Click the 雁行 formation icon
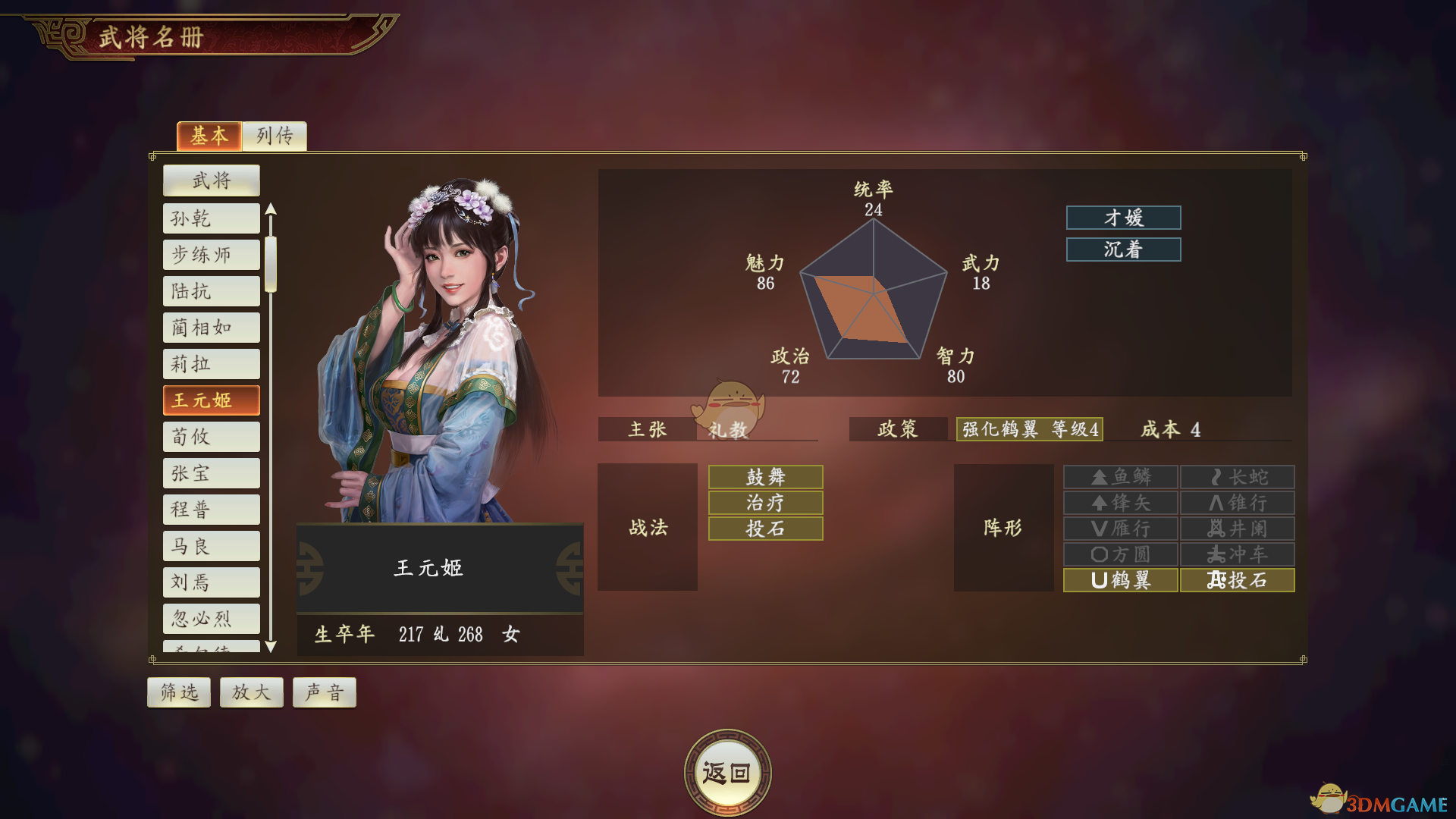1456x819 pixels. (x=1120, y=528)
